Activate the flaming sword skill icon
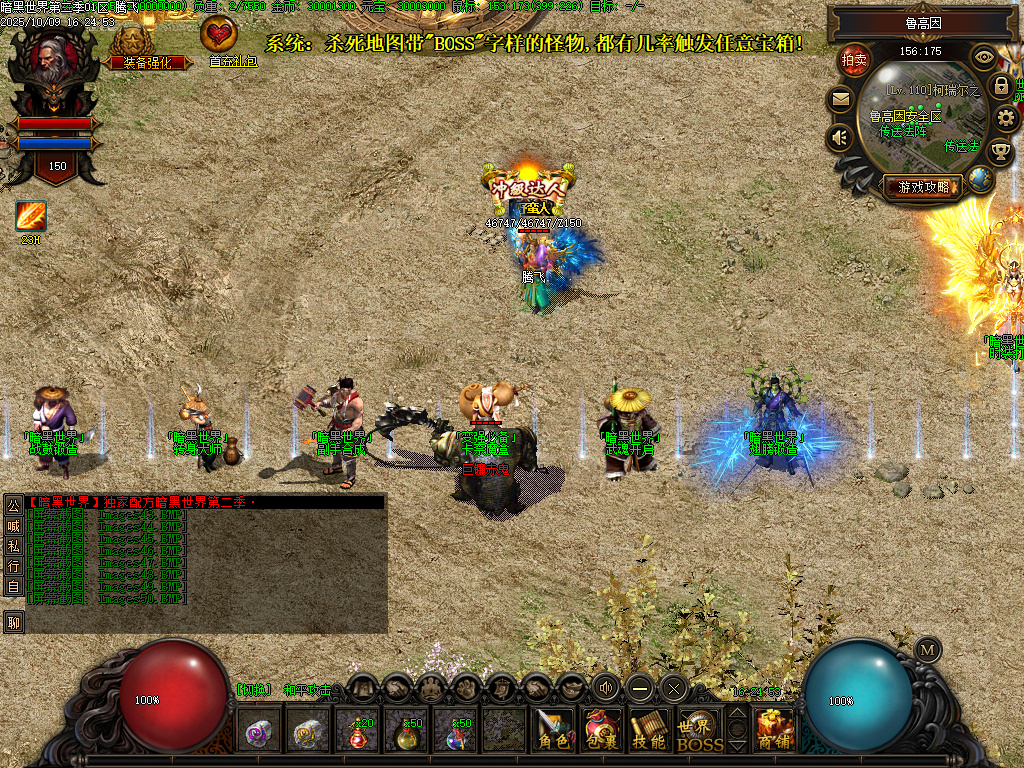This screenshot has height=768, width=1024. (x=30, y=216)
